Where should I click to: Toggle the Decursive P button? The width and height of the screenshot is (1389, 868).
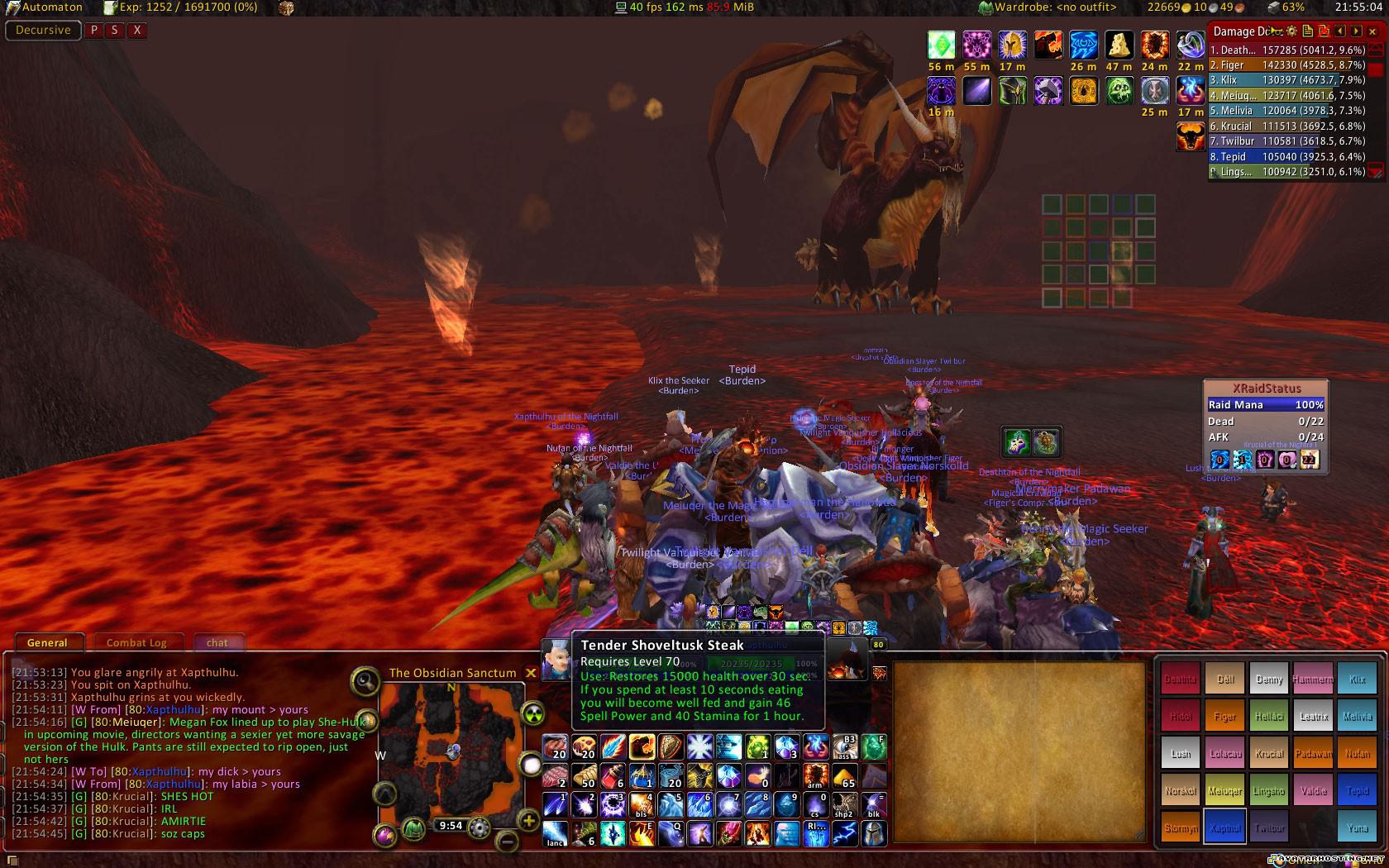tap(93, 30)
